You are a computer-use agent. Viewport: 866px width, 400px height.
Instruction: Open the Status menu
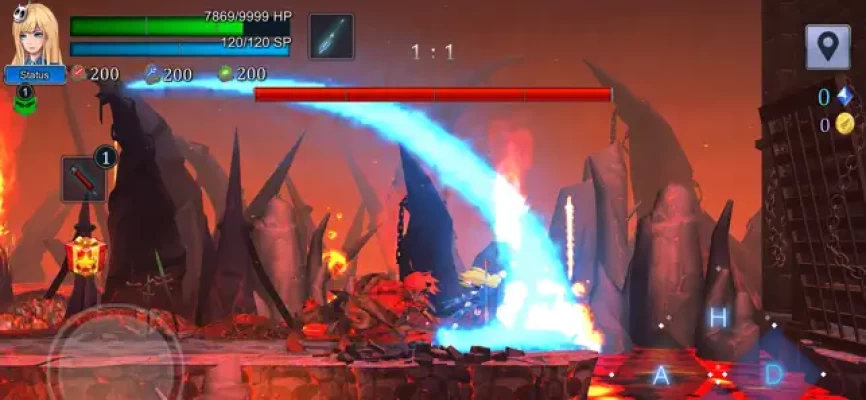(35, 75)
